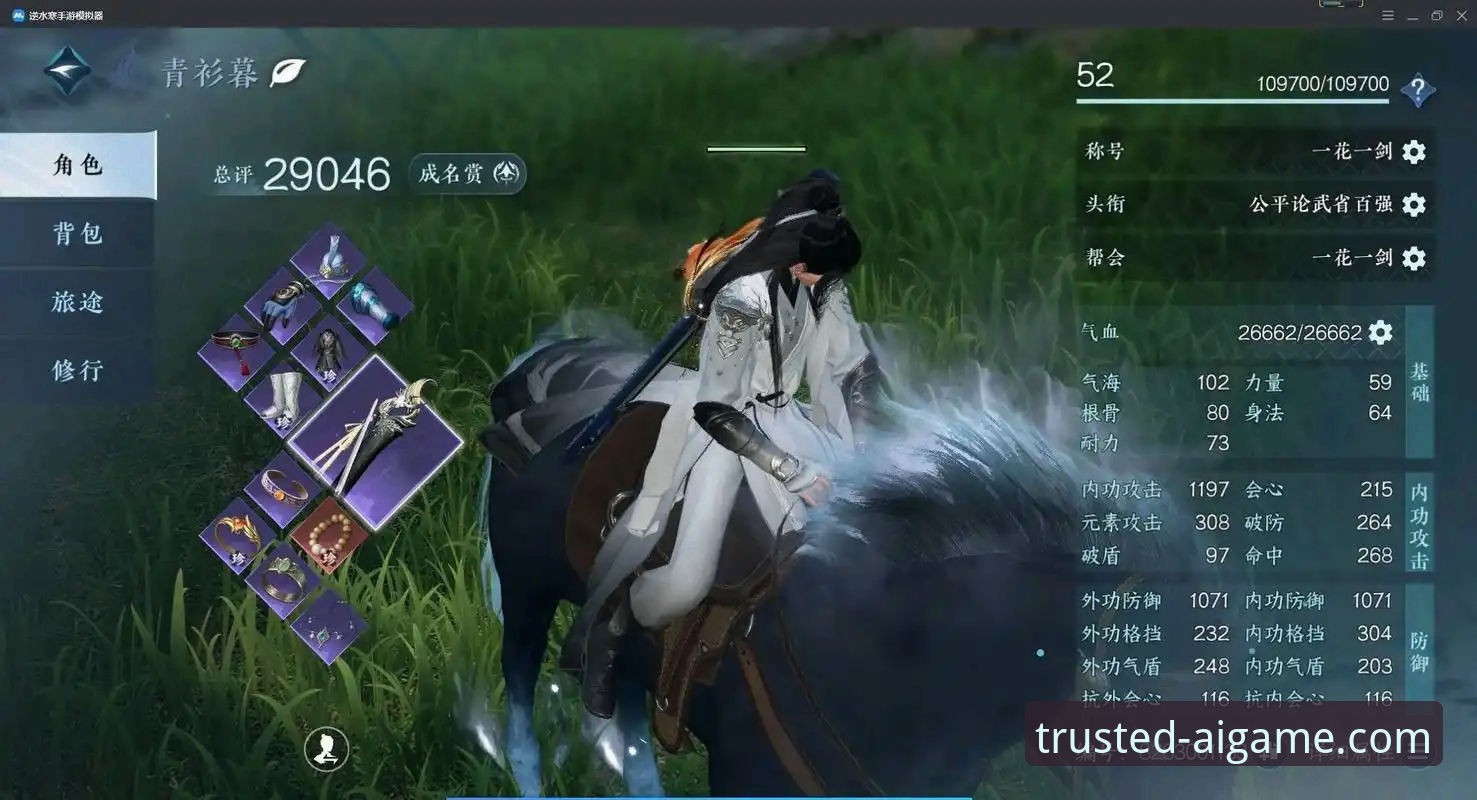Open the leaf icon beside name 青衫暮

point(286,72)
